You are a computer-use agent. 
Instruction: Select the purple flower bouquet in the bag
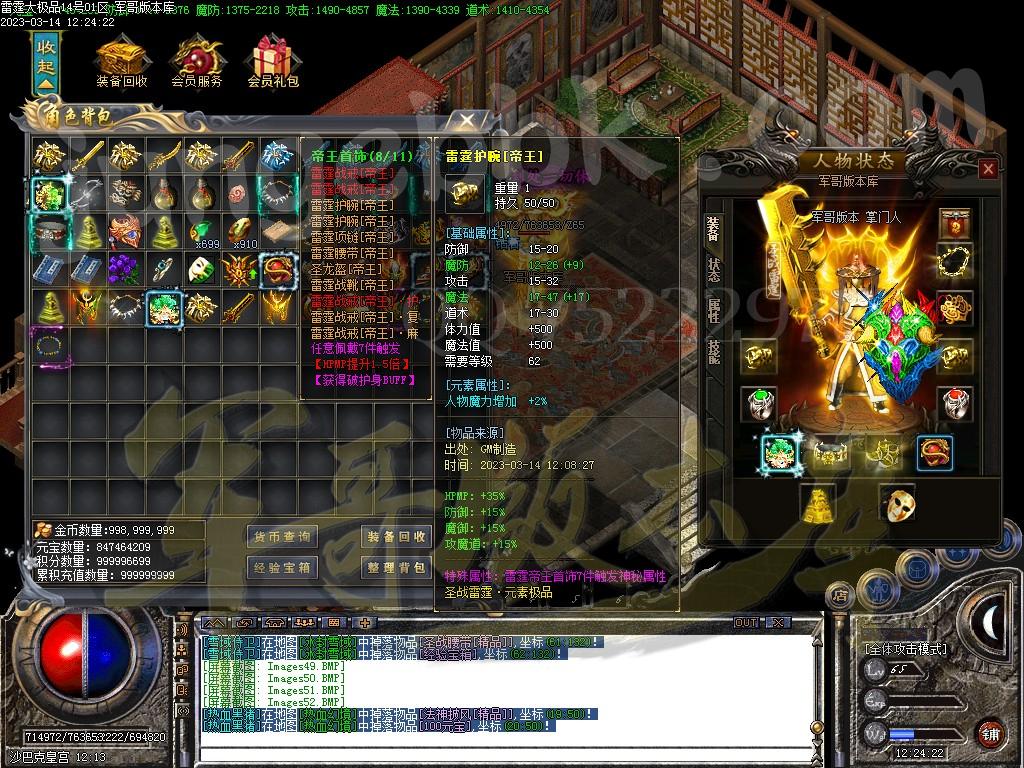coord(123,268)
